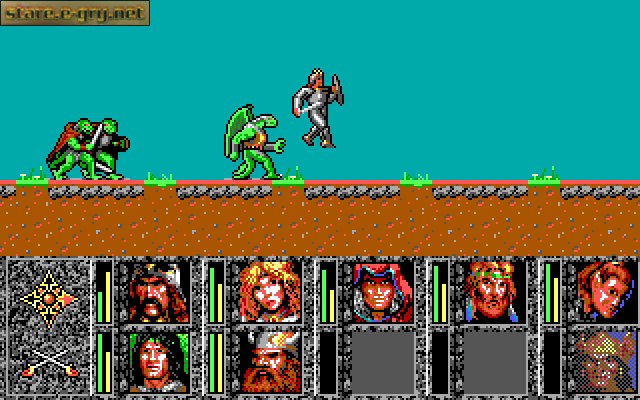Choose the blonde woman's portrait

coord(270,291)
